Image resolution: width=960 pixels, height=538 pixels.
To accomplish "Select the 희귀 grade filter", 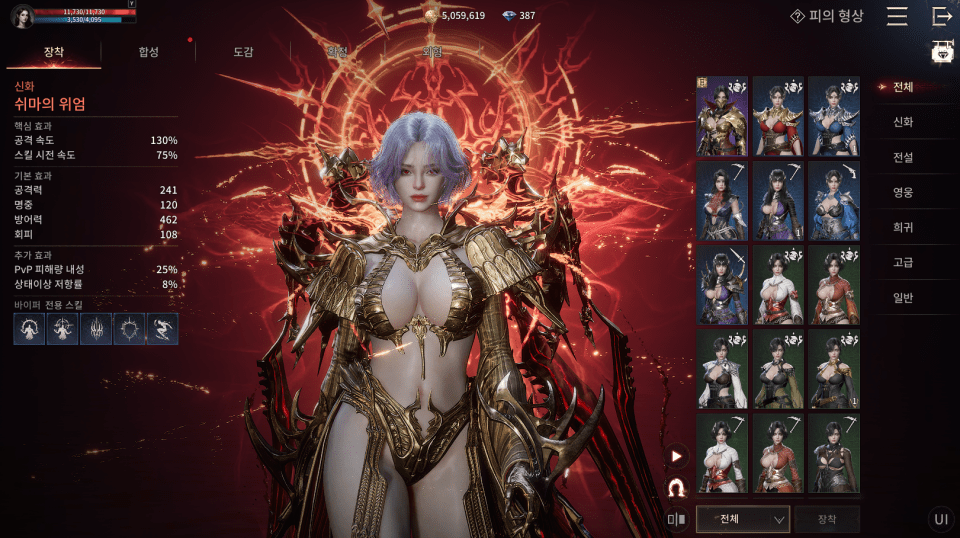I will pos(903,227).
